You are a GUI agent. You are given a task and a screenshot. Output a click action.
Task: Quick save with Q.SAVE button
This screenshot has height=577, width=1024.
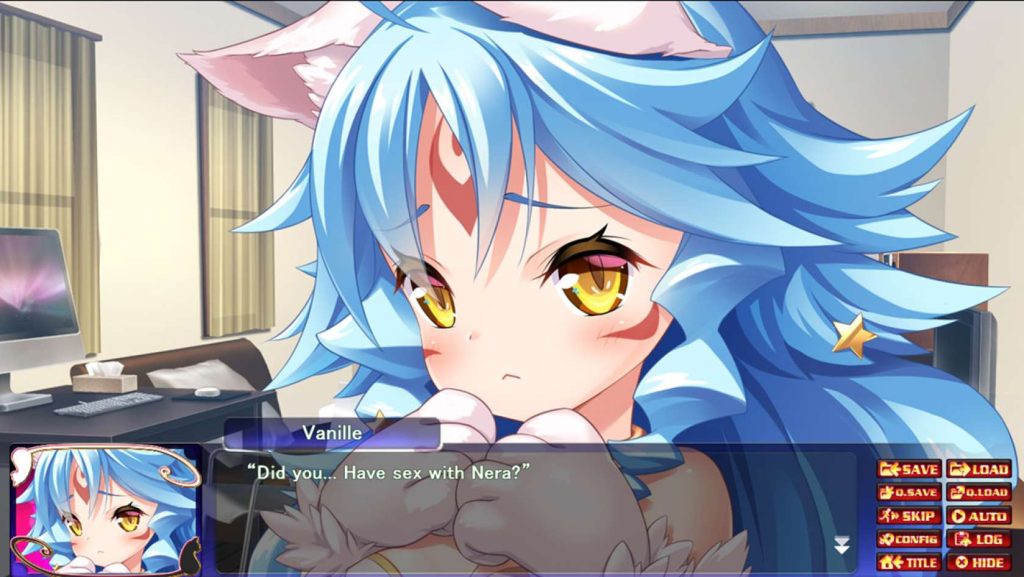[x=908, y=492]
